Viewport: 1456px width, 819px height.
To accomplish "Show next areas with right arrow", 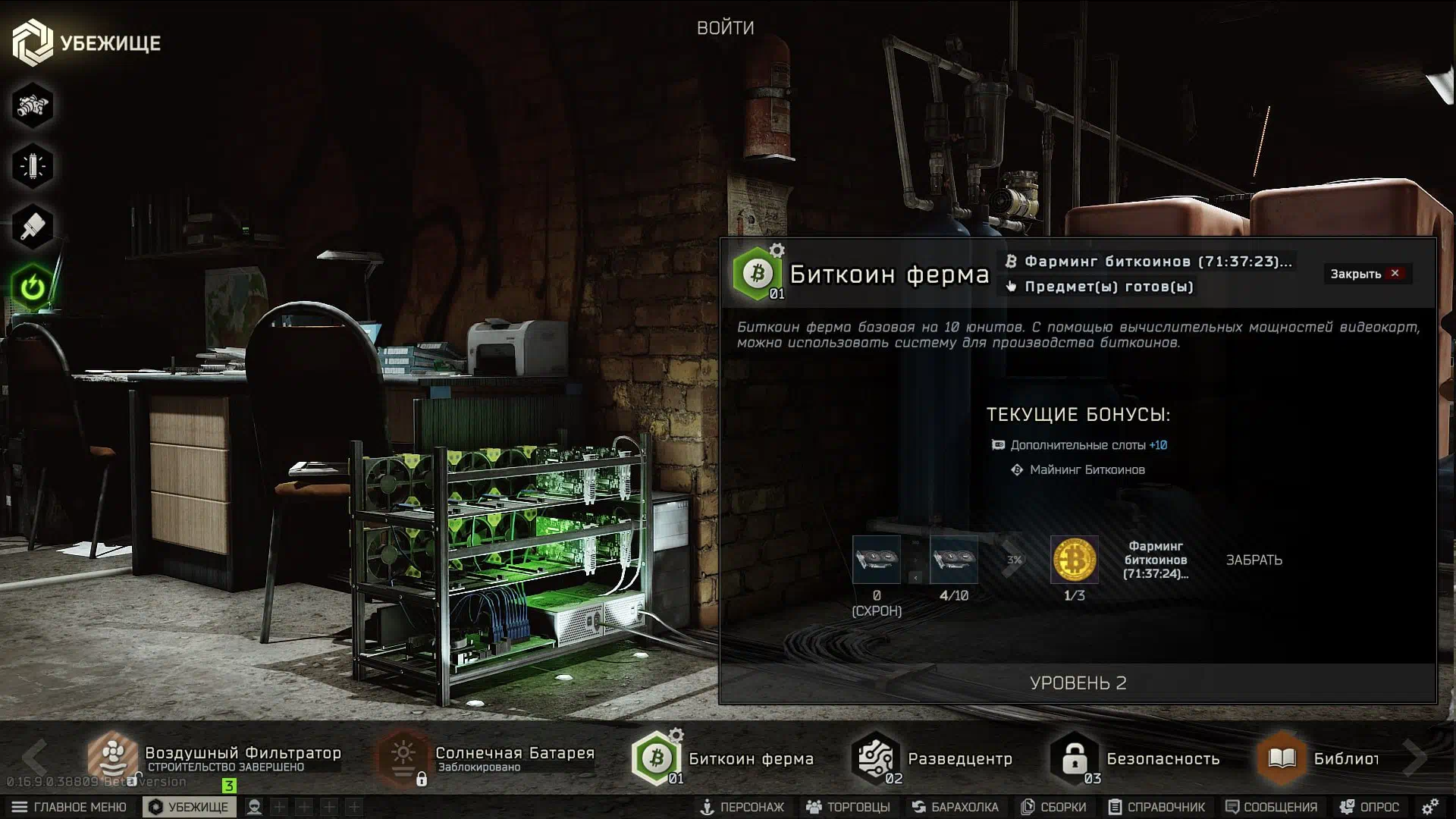I will click(1414, 757).
